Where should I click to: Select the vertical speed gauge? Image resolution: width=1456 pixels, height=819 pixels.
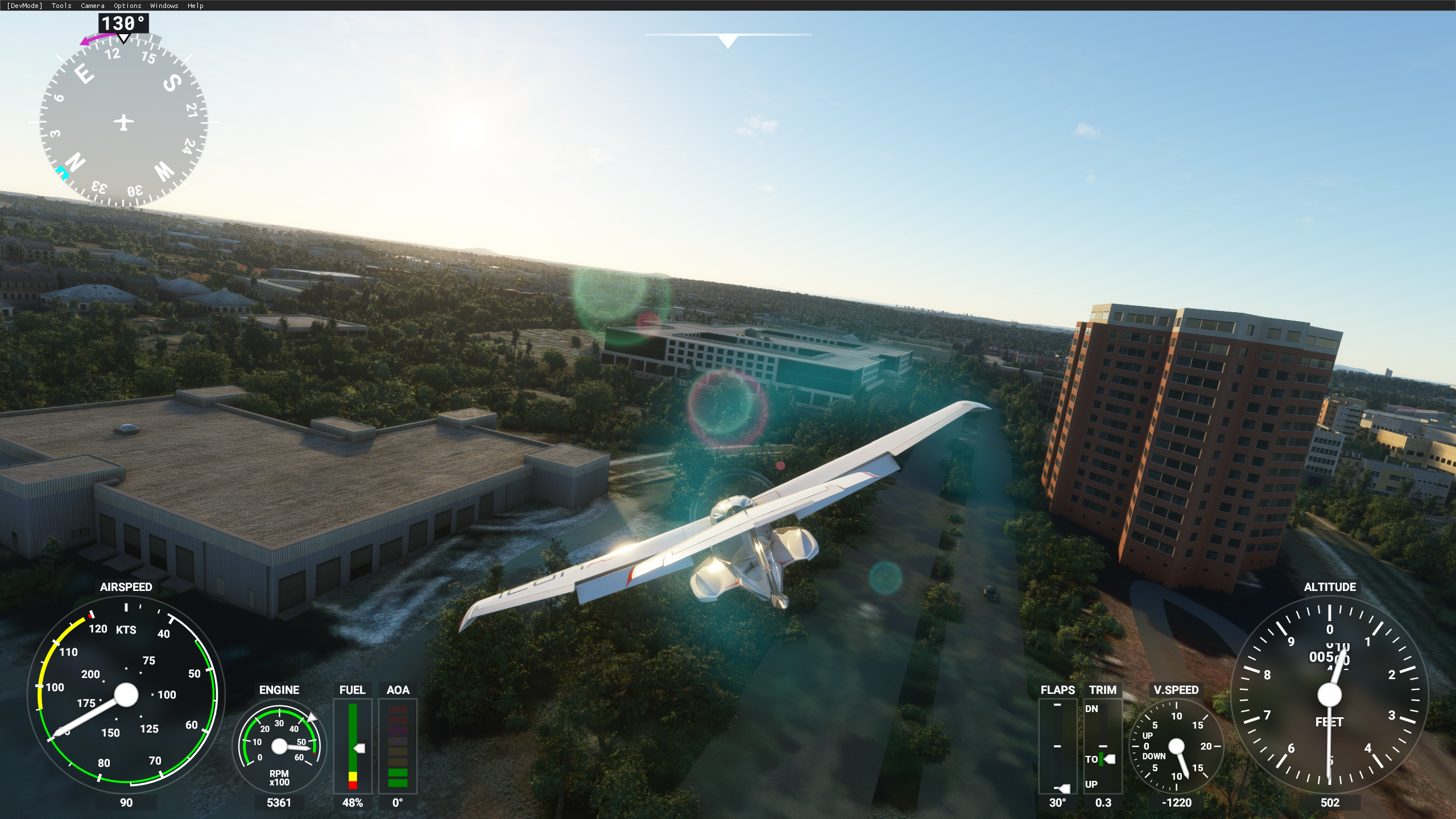pyautogui.click(x=1176, y=746)
